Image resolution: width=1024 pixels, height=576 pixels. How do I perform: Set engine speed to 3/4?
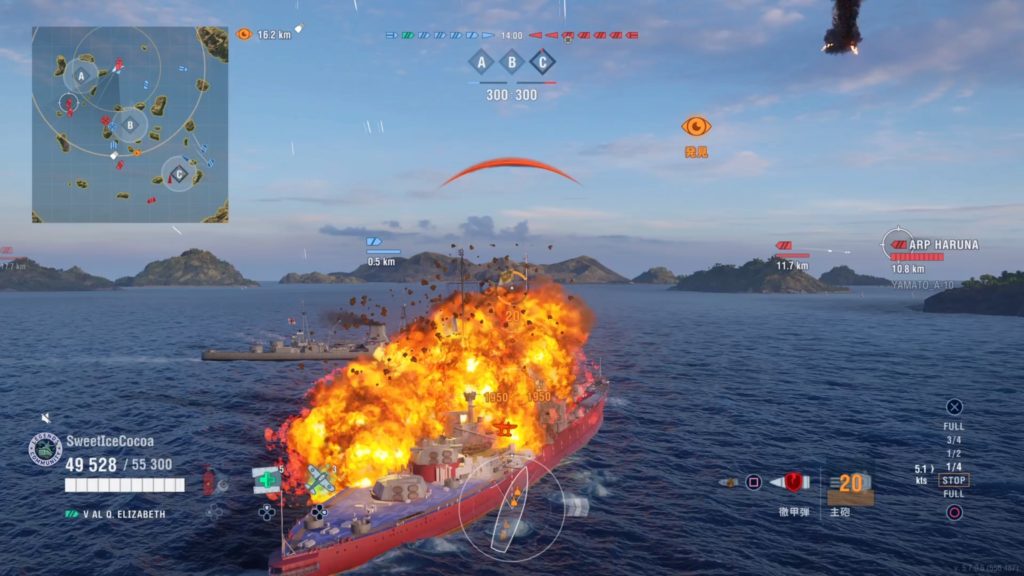[954, 440]
